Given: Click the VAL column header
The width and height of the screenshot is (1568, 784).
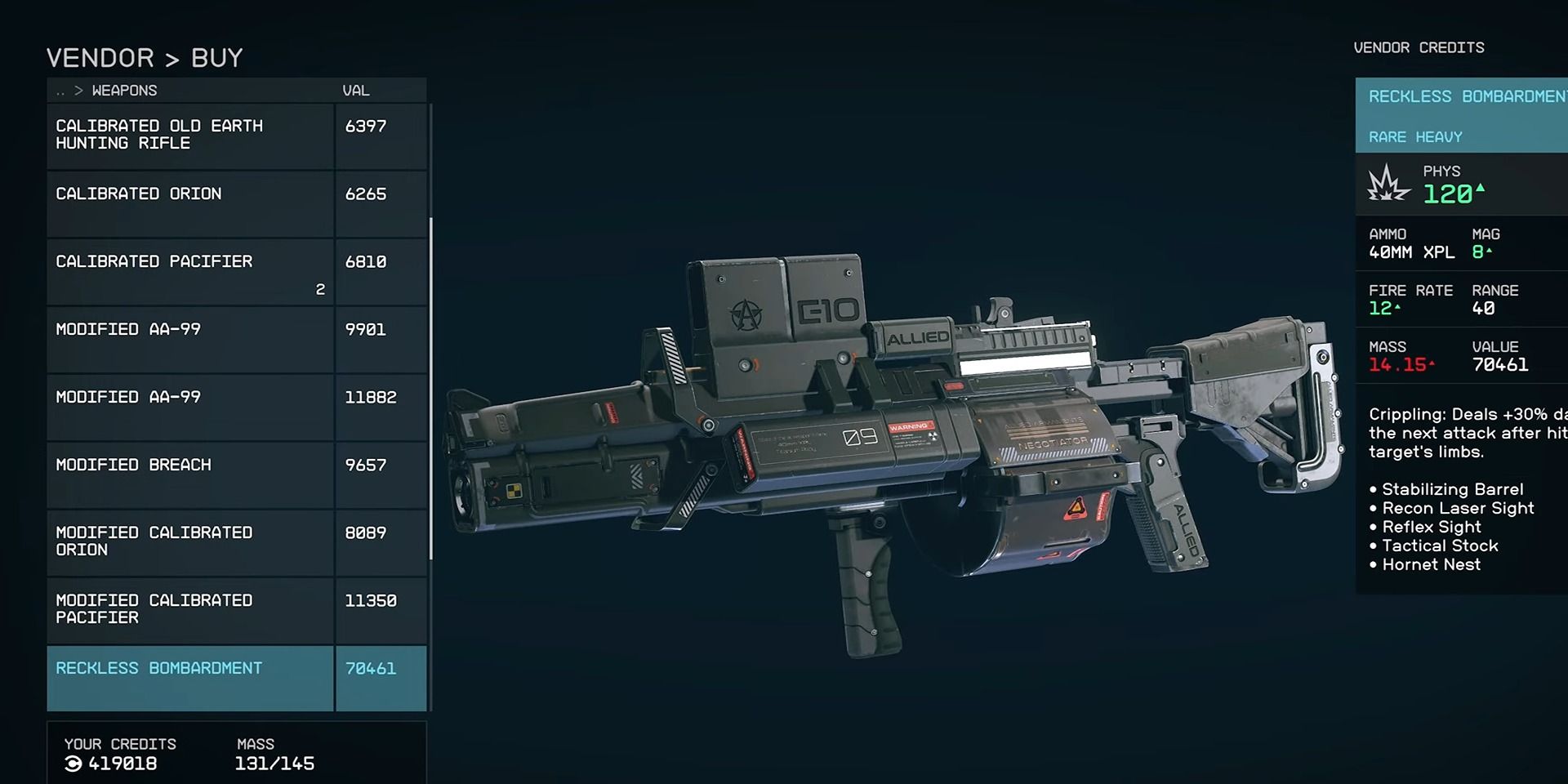Looking at the screenshot, I should click(358, 91).
